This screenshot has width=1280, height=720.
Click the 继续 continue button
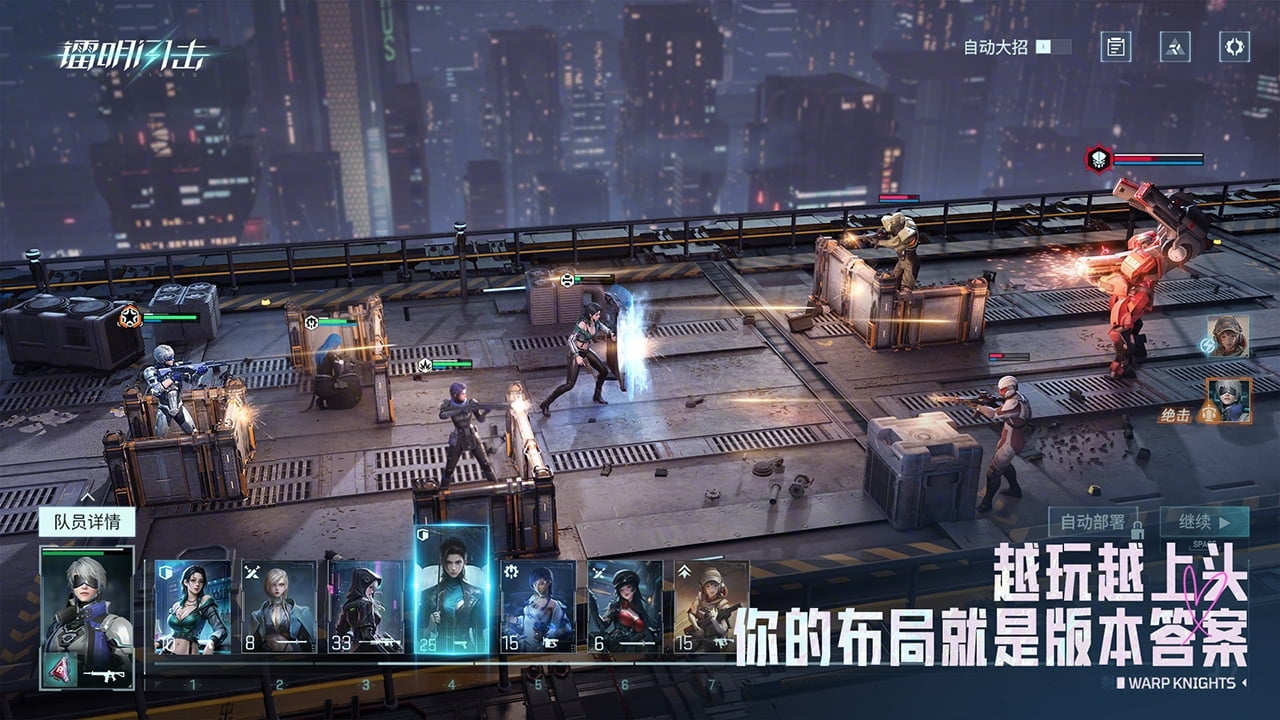coord(1204,522)
